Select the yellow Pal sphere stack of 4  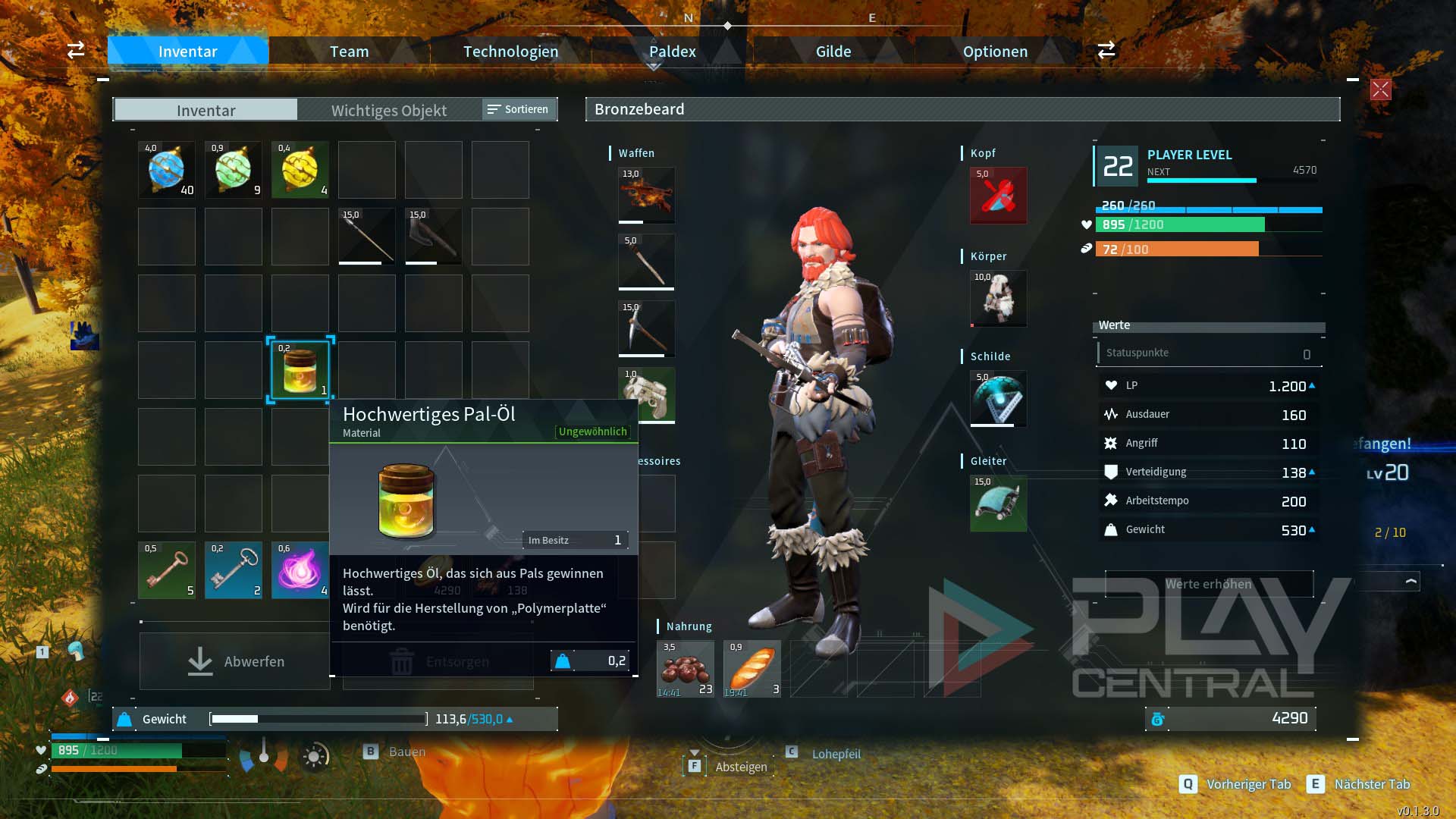(x=300, y=170)
